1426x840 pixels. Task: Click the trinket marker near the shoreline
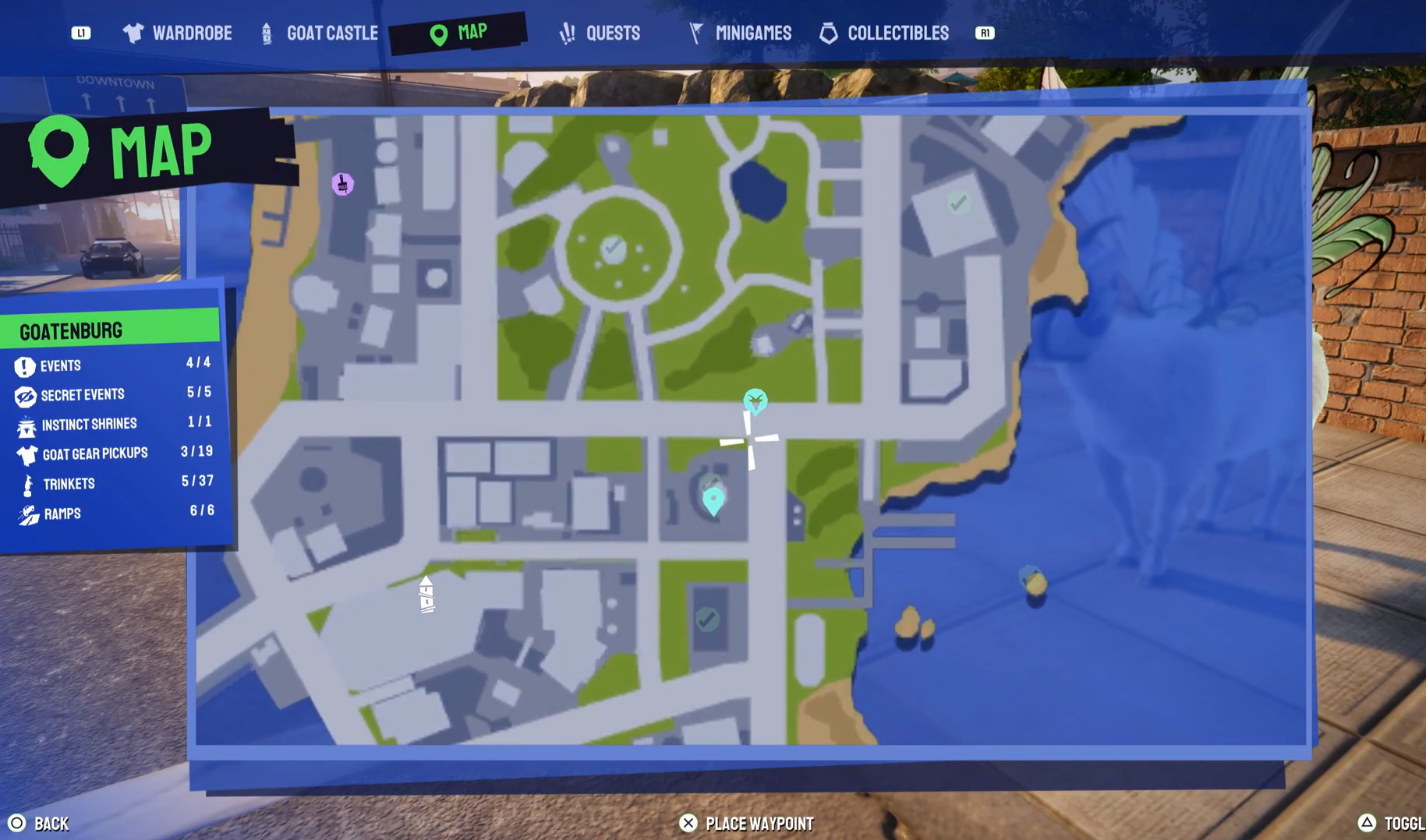1031,581
